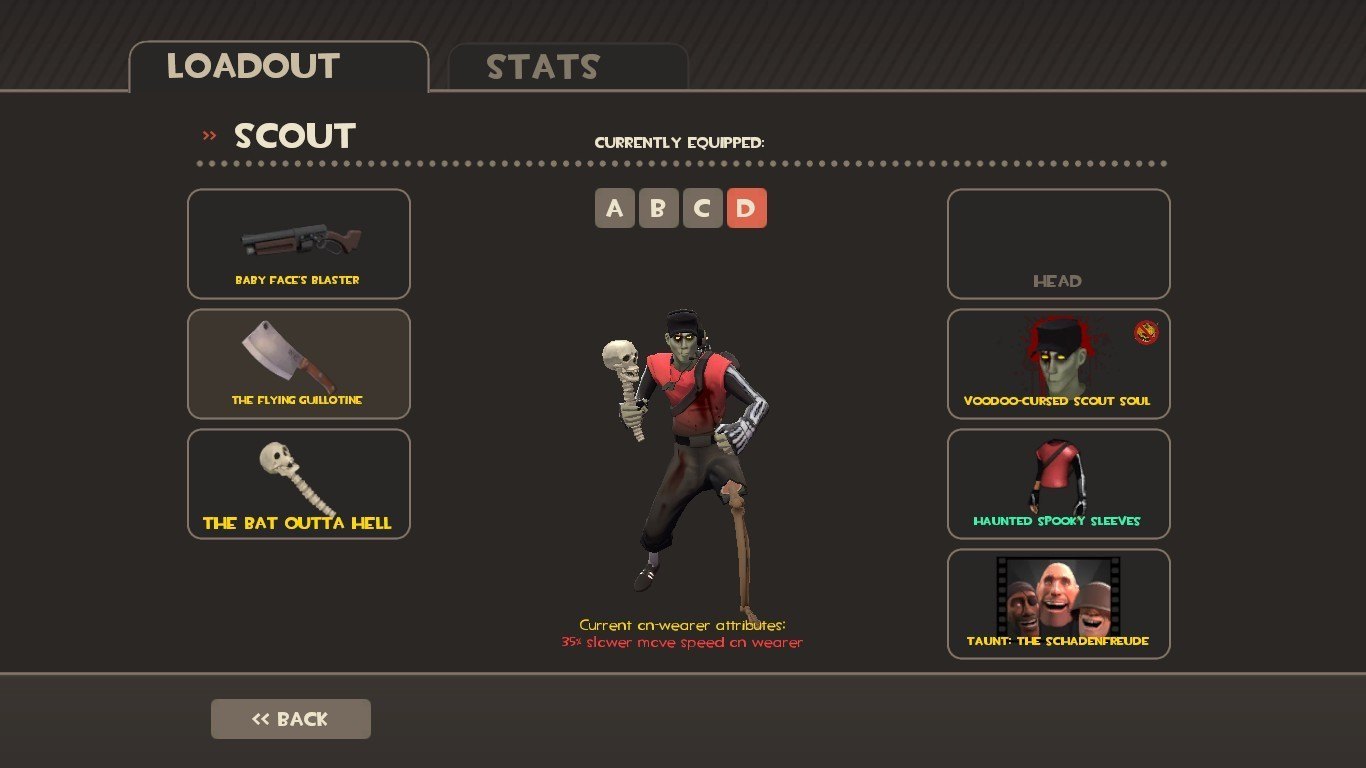Open the empty Head cosmetic slot
The width and height of the screenshot is (1366, 768).
coord(1058,244)
